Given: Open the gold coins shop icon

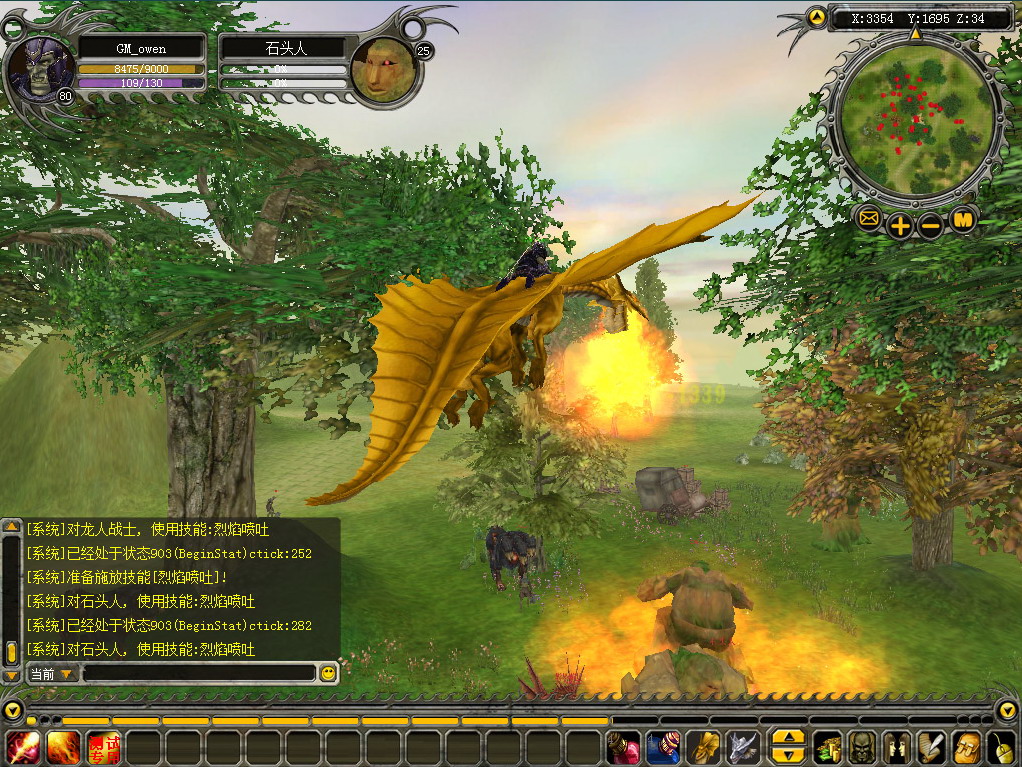Looking at the screenshot, I should point(828,747).
